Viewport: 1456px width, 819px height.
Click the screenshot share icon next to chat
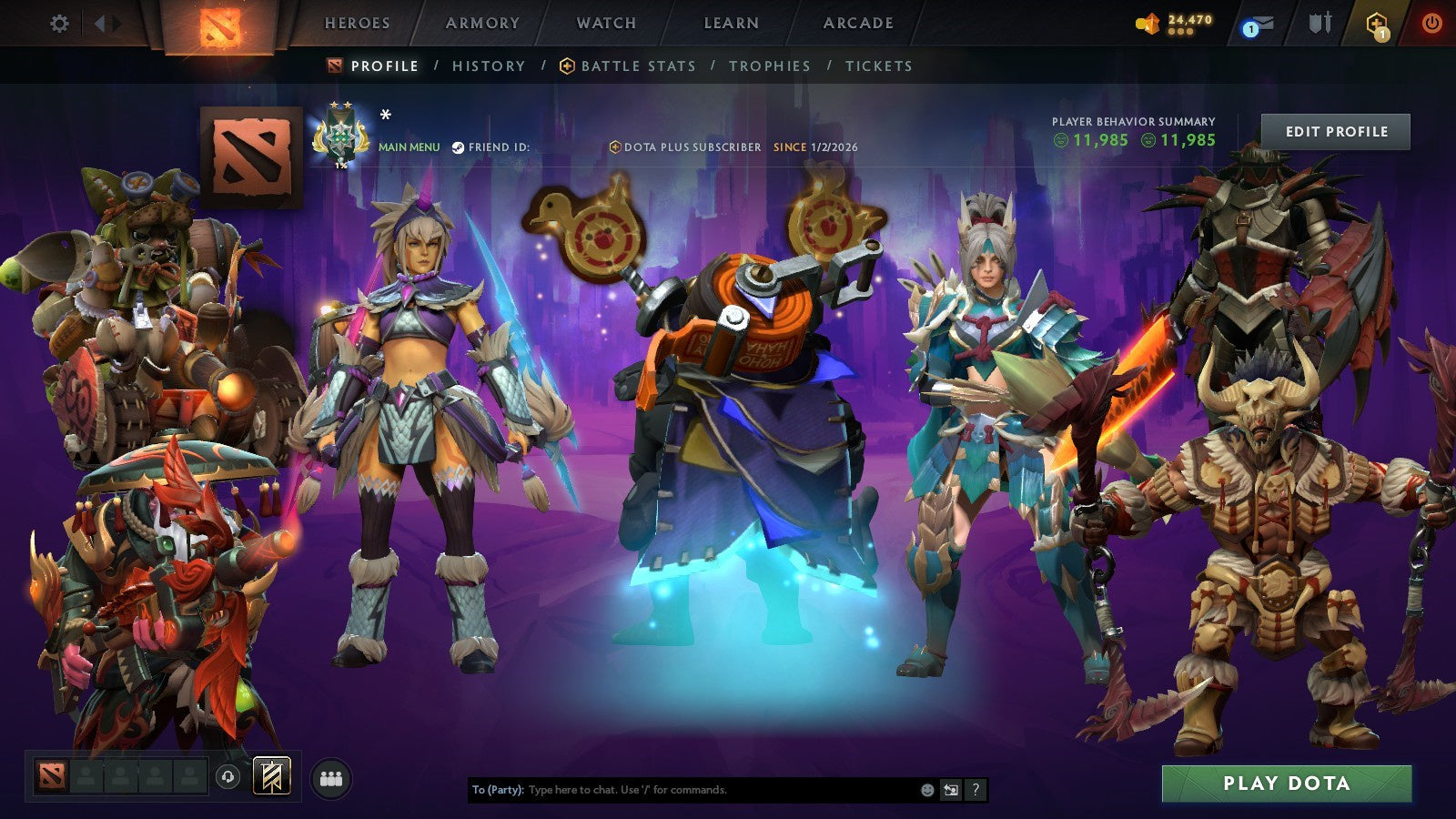click(950, 790)
